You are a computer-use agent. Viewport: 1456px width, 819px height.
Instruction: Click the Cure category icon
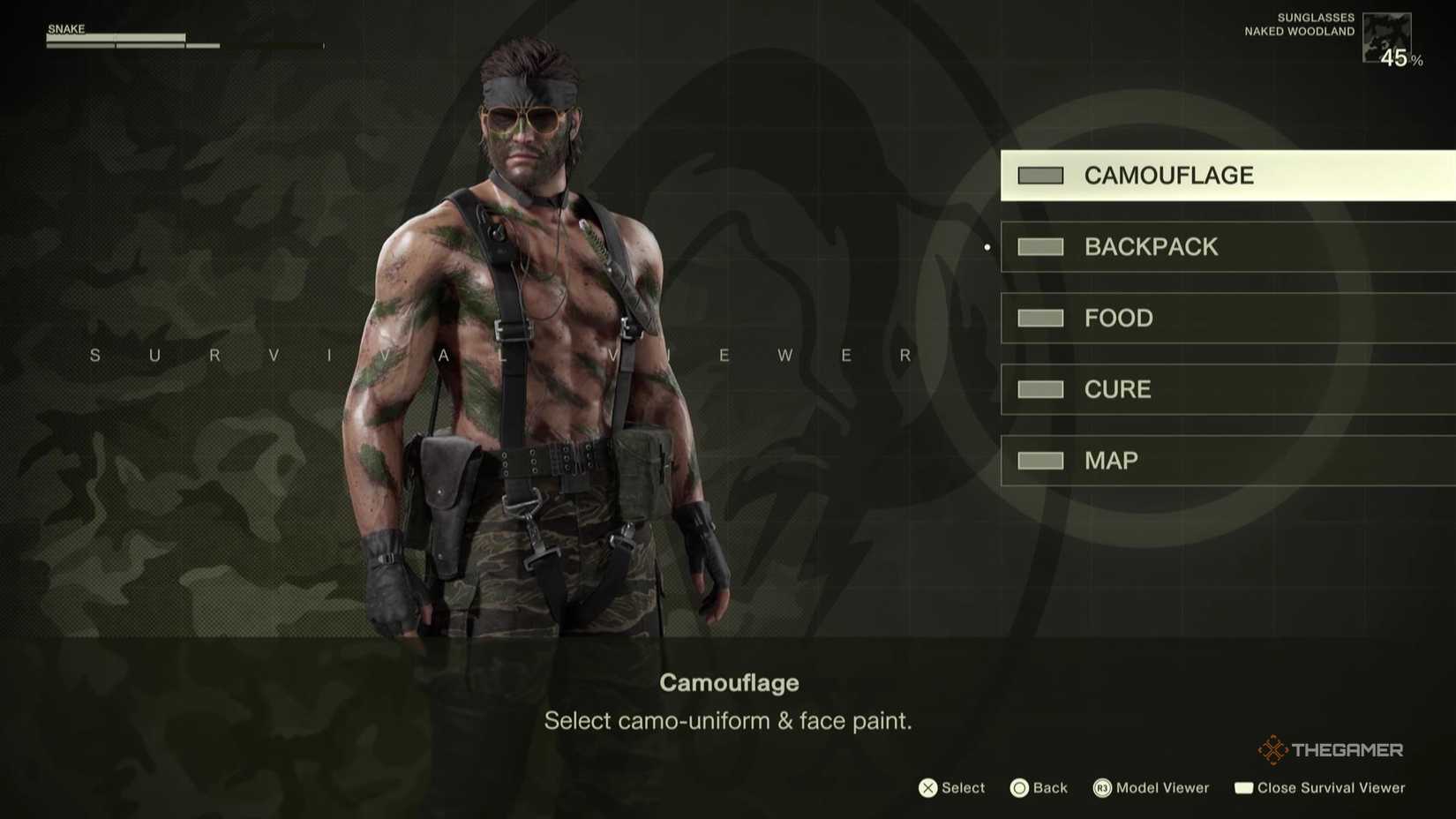click(1039, 389)
